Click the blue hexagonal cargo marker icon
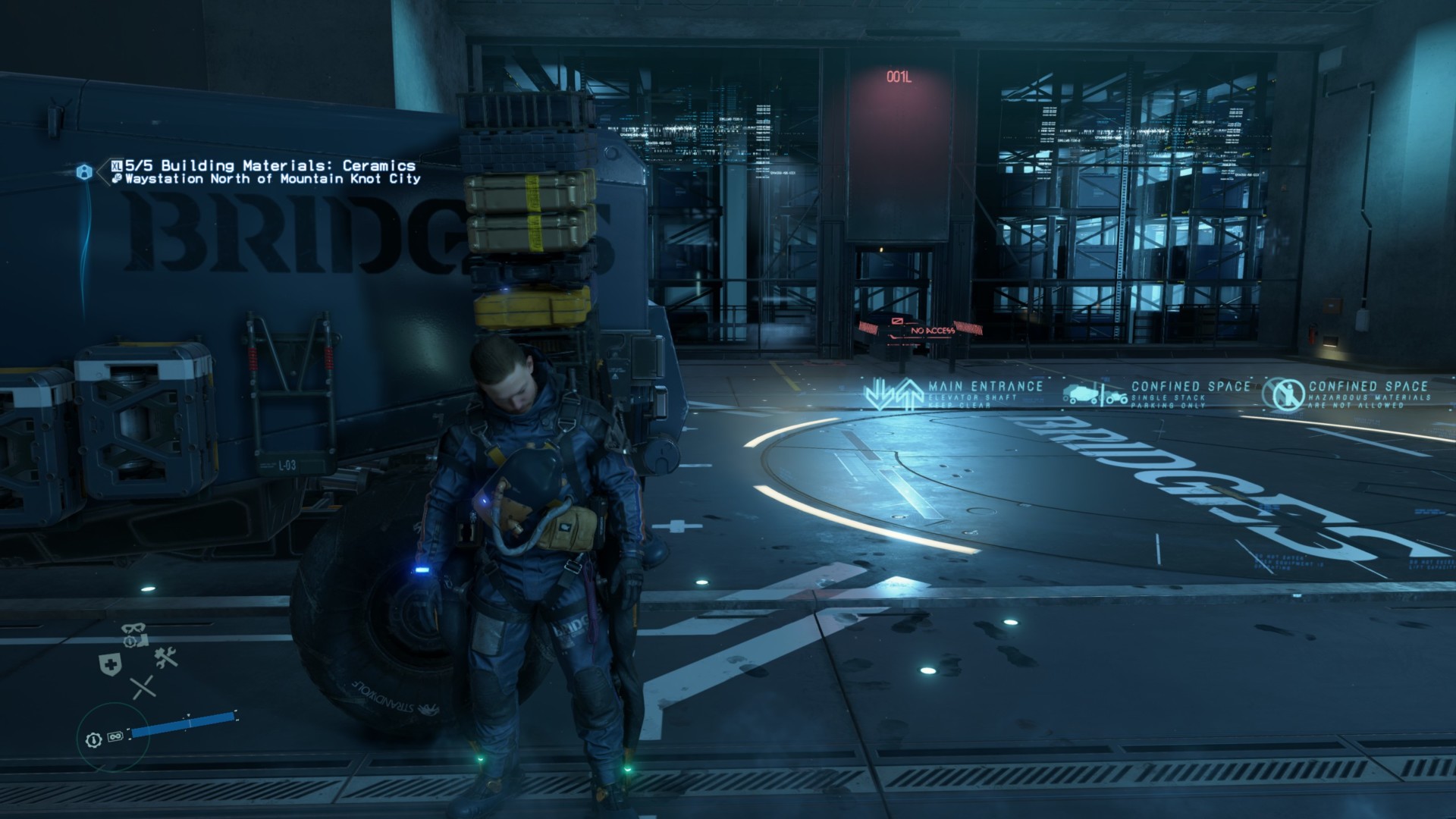The height and width of the screenshot is (819, 1456). (x=84, y=172)
